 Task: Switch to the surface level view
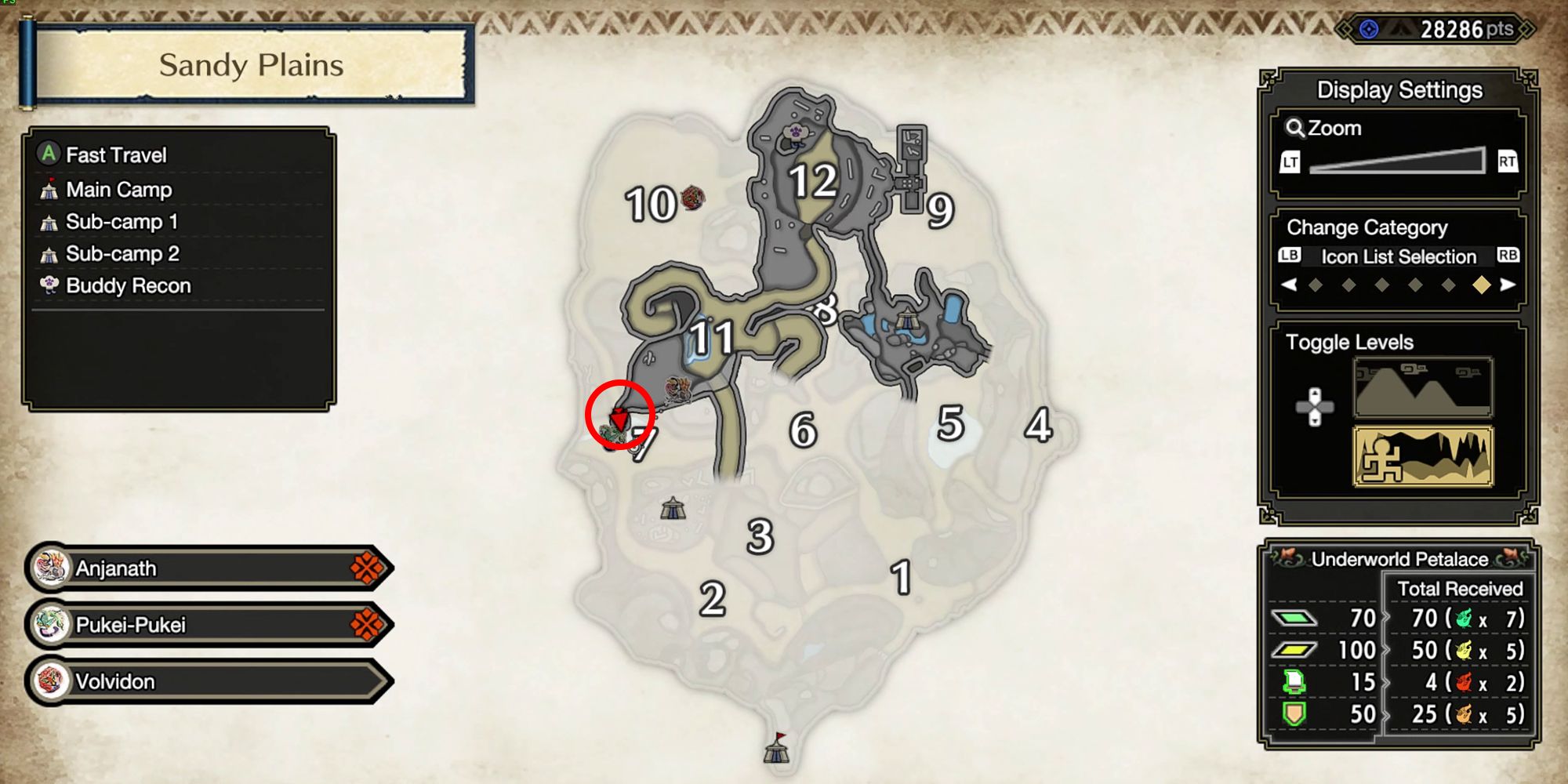[1423, 388]
